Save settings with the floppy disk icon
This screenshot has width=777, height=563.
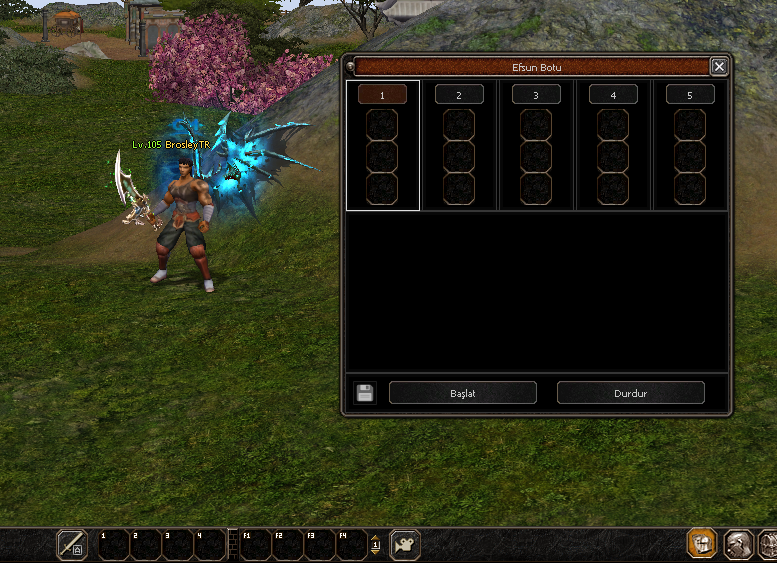click(365, 393)
